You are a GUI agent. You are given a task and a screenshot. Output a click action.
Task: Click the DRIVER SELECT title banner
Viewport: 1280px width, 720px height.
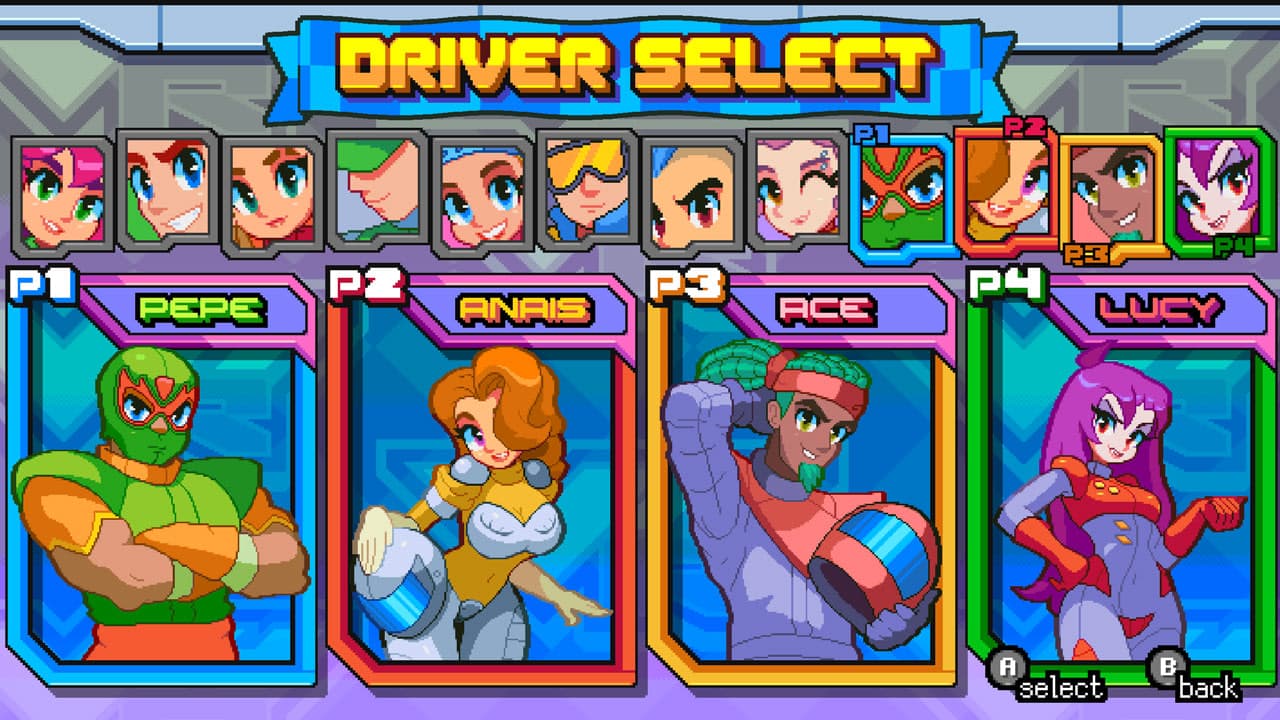[x=640, y=60]
